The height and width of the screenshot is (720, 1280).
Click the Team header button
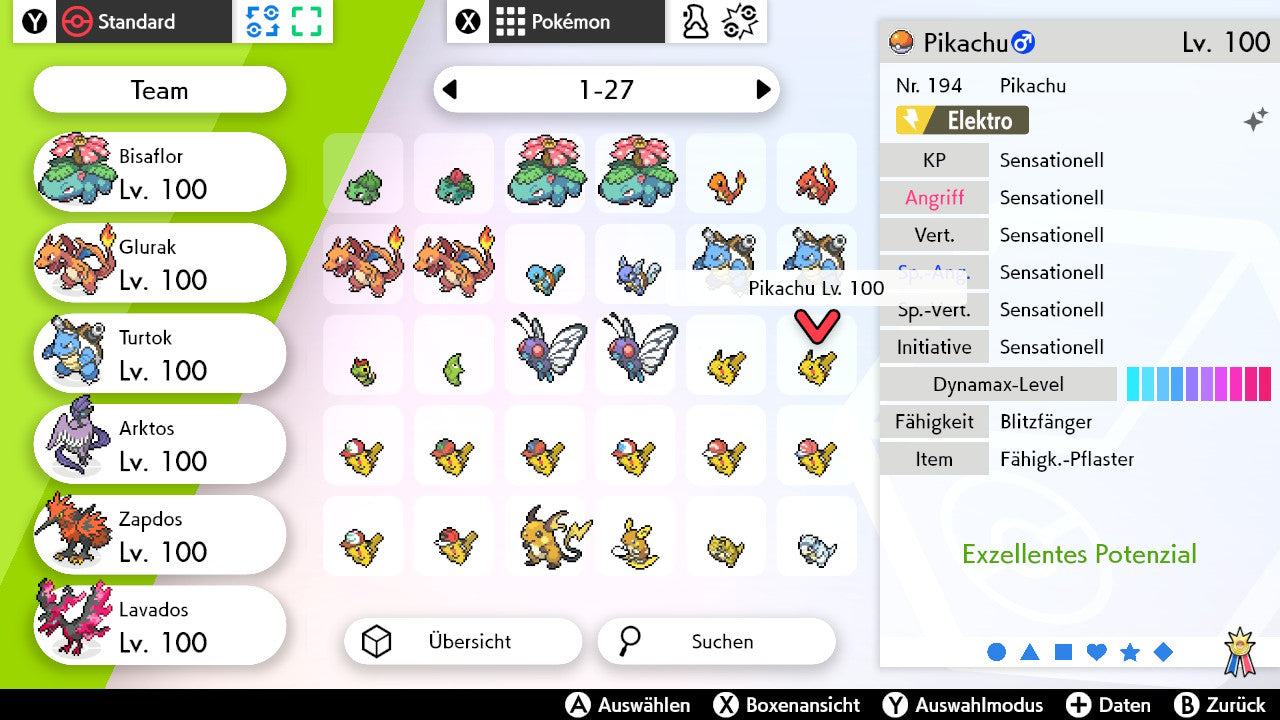pos(160,90)
